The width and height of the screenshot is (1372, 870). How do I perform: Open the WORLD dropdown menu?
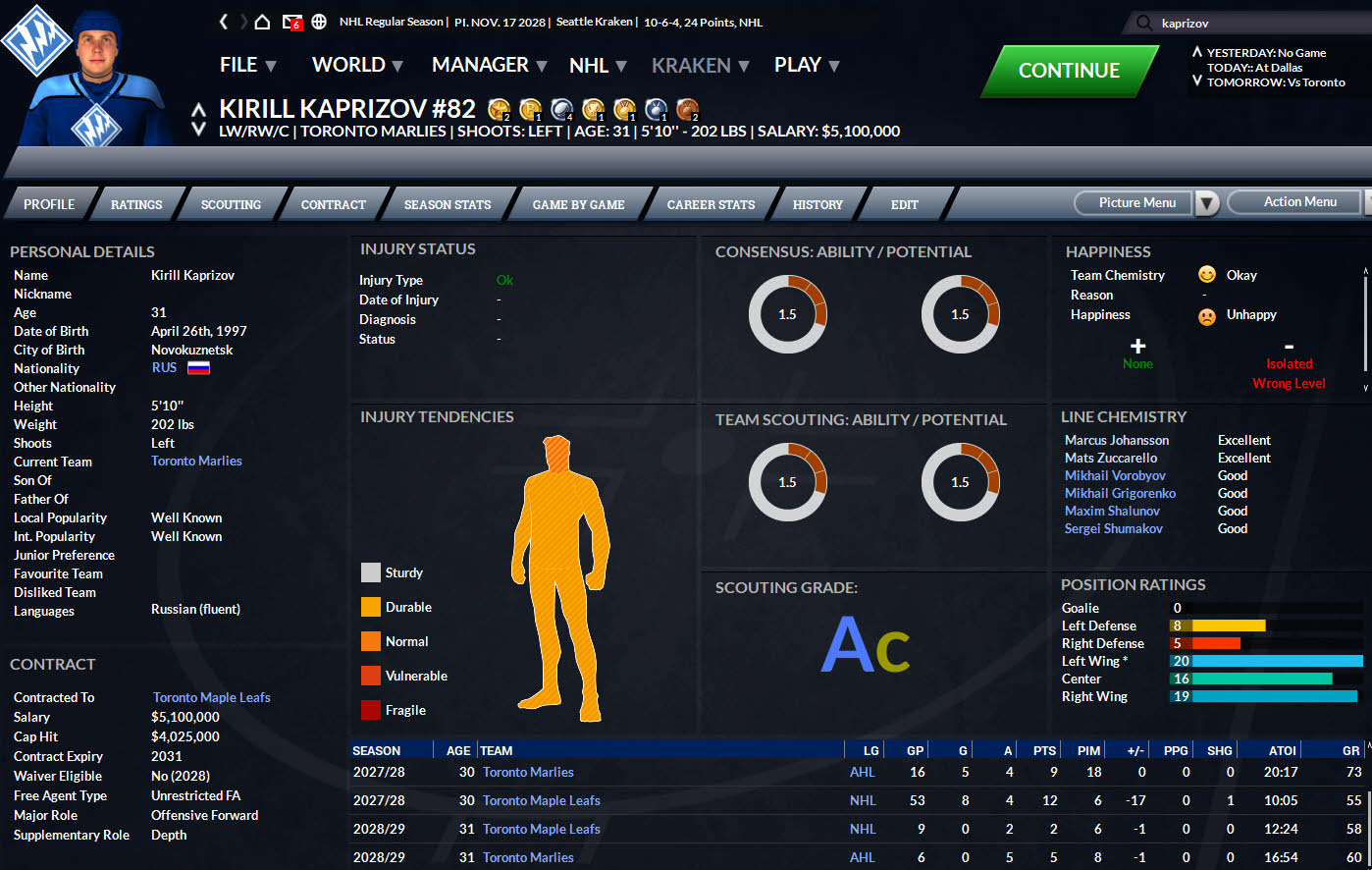[x=357, y=65]
